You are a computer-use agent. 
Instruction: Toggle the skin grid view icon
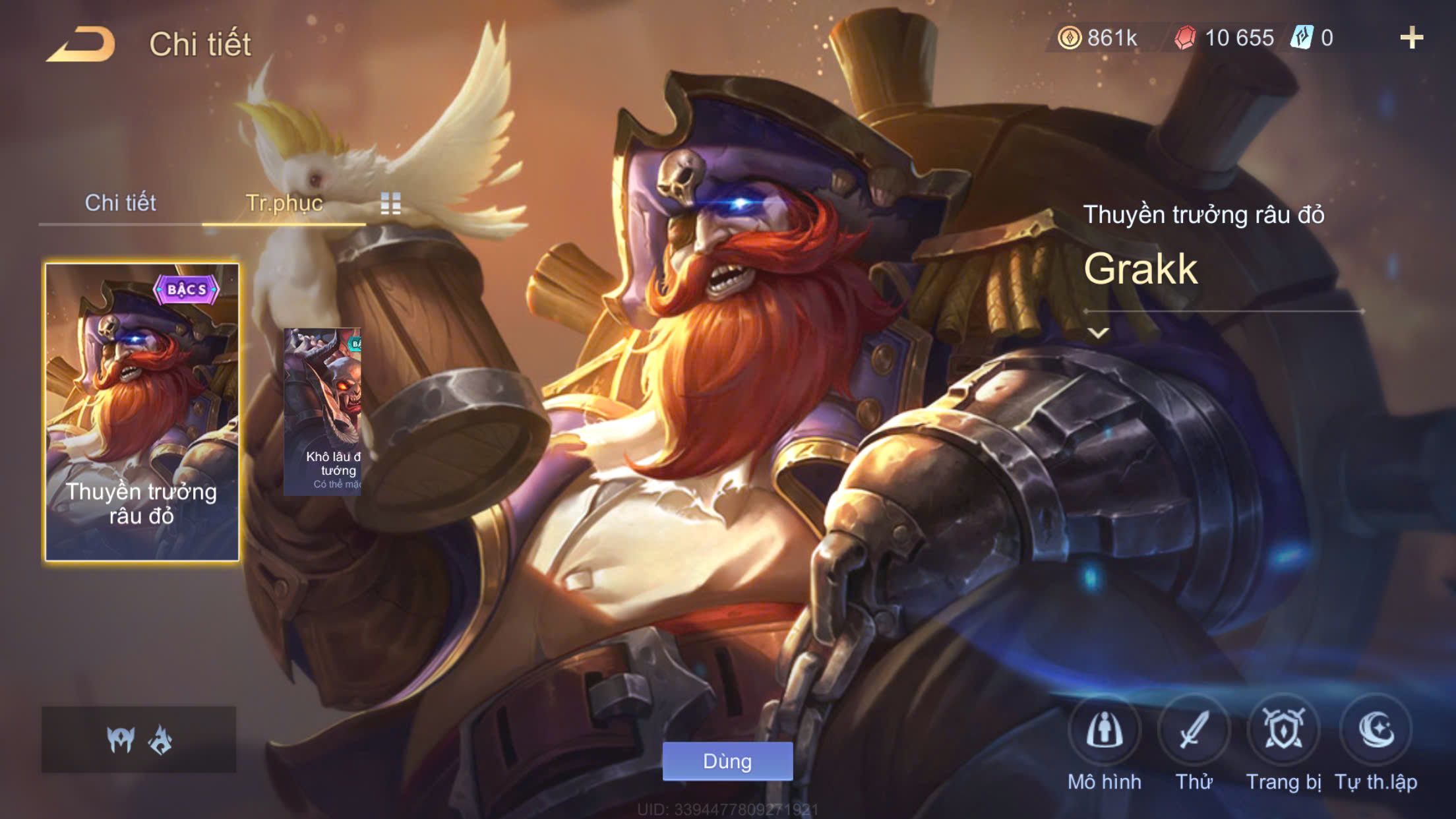(390, 204)
